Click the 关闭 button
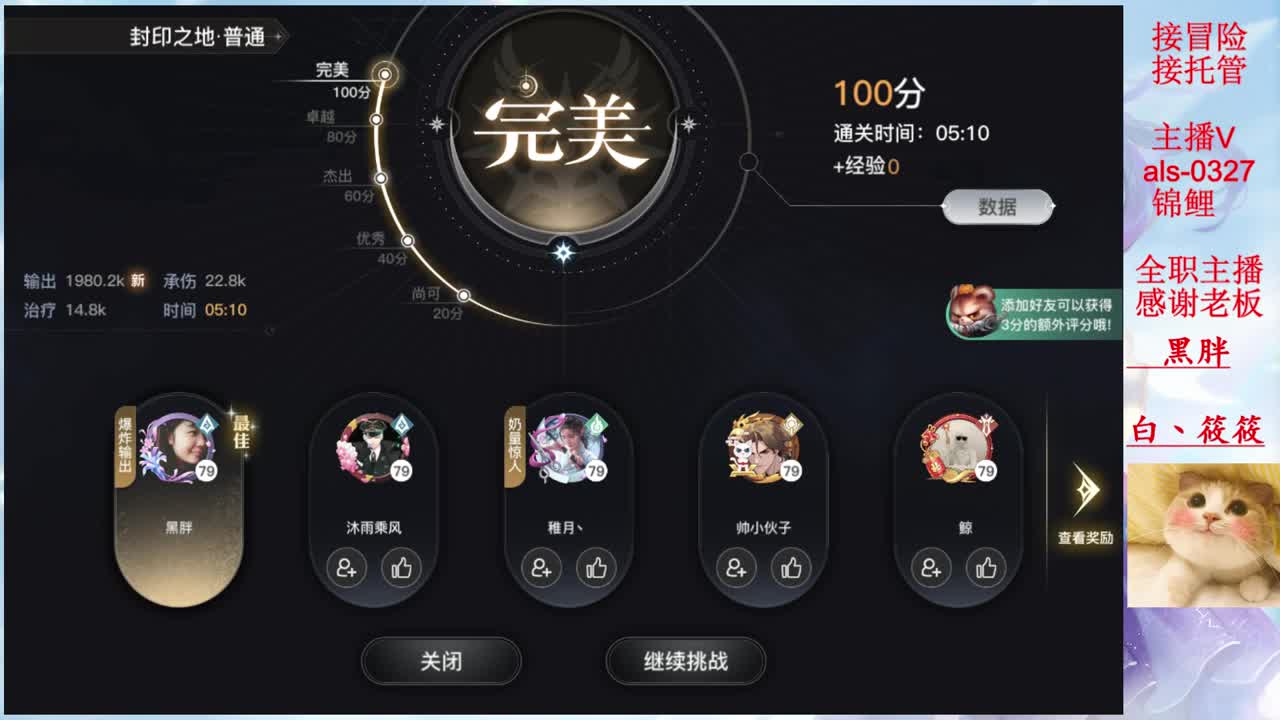Viewport: 1280px width, 720px height. click(440, 661)
